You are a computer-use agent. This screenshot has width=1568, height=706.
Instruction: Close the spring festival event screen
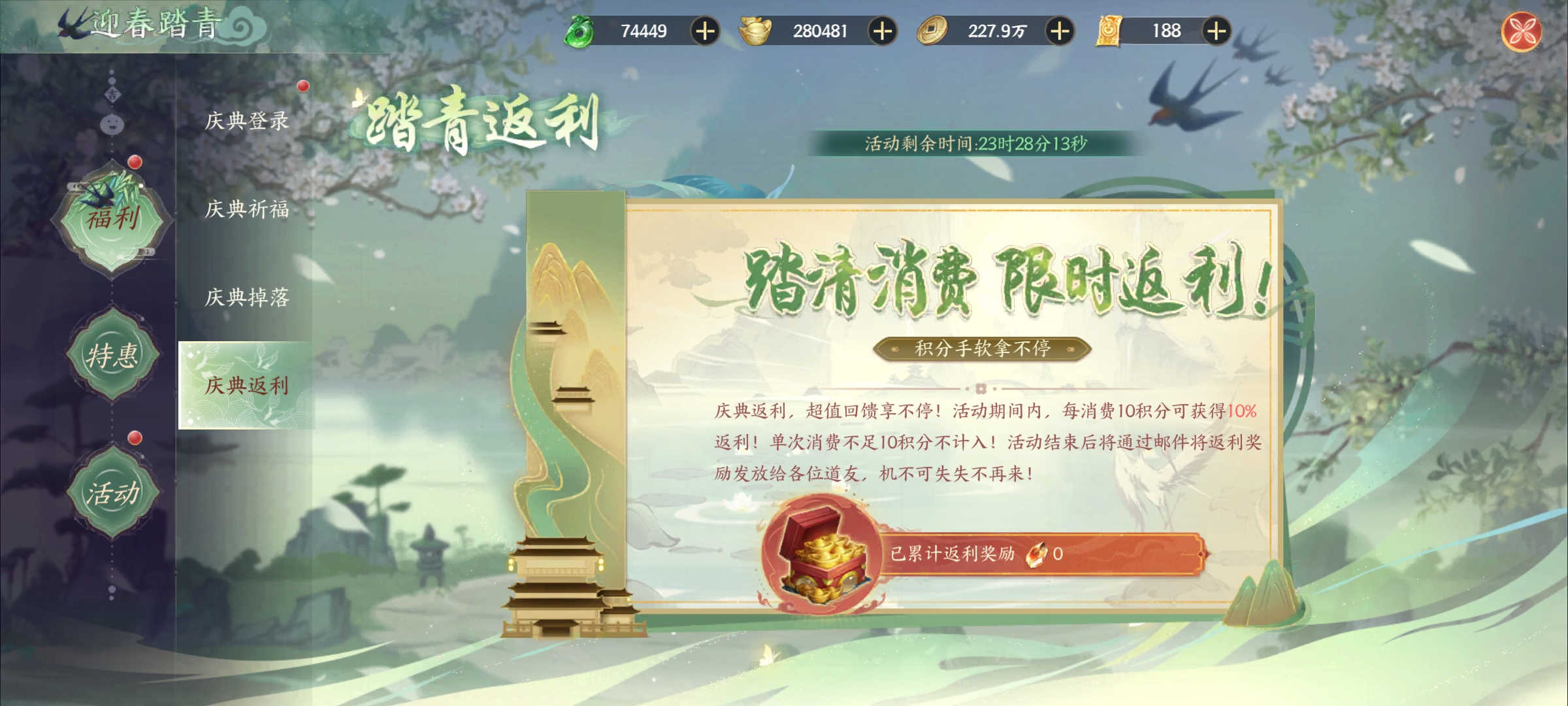click(x=1521, y=31)
